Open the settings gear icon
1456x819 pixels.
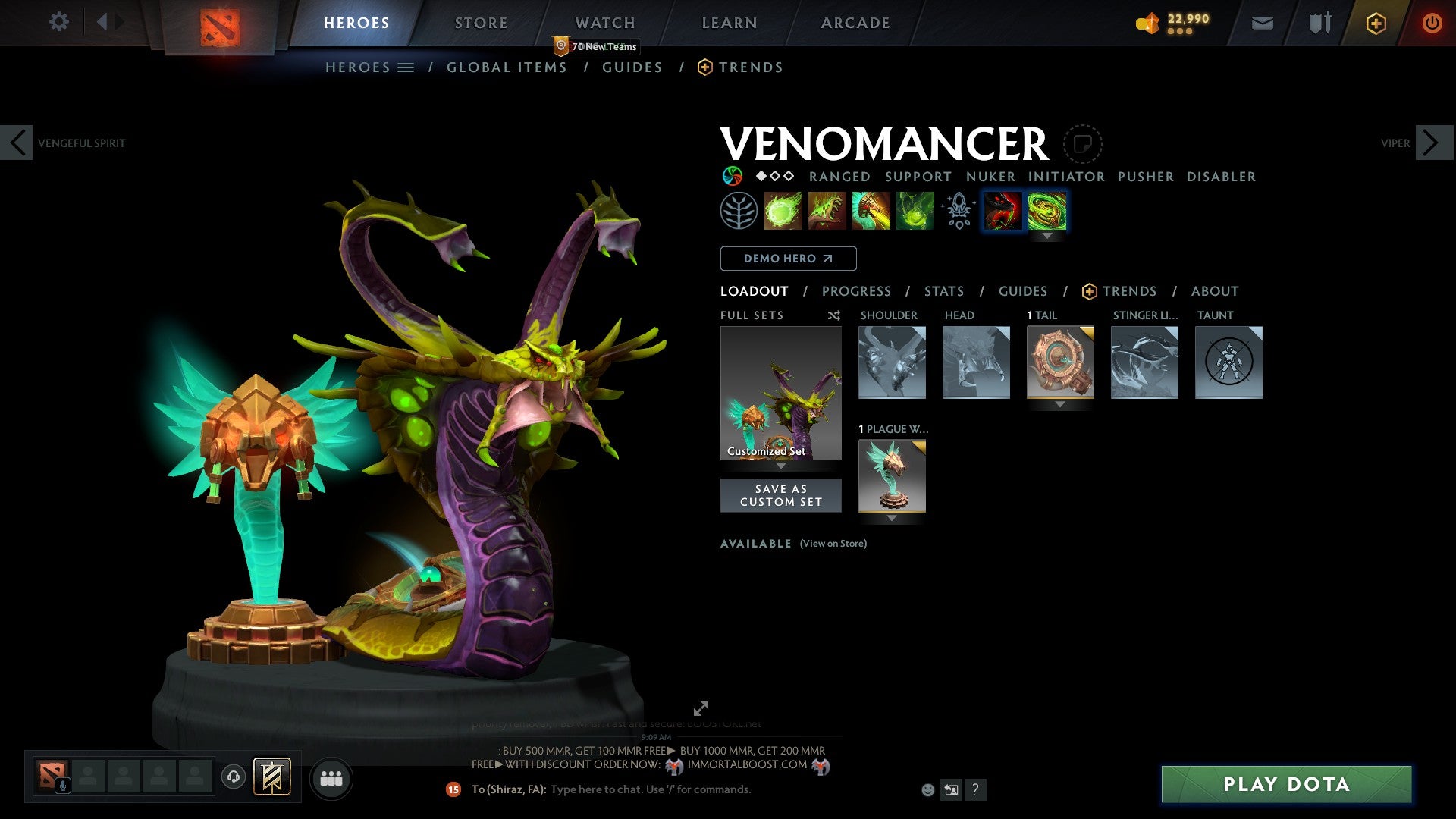(58, 22)
